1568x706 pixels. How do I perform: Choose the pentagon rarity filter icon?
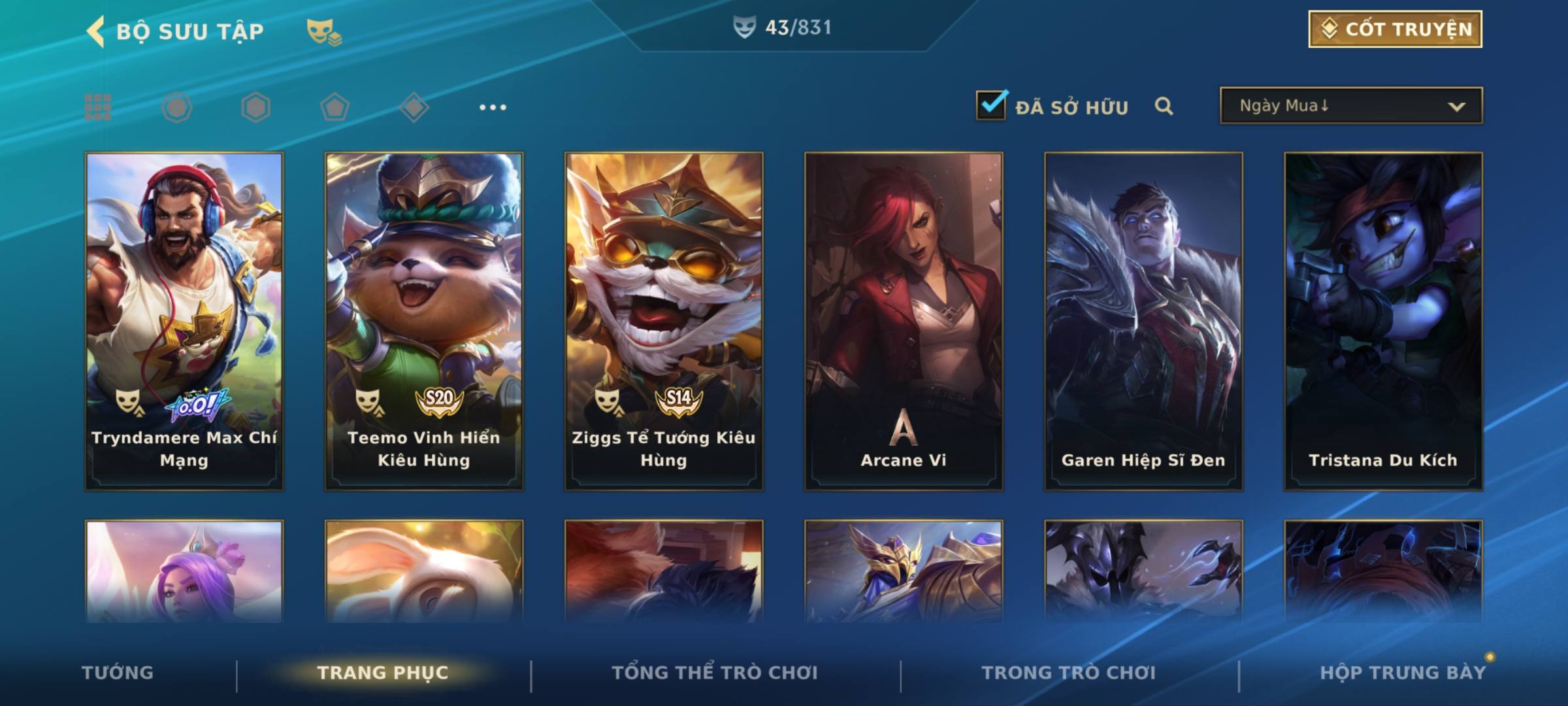(x=335, y=107)
